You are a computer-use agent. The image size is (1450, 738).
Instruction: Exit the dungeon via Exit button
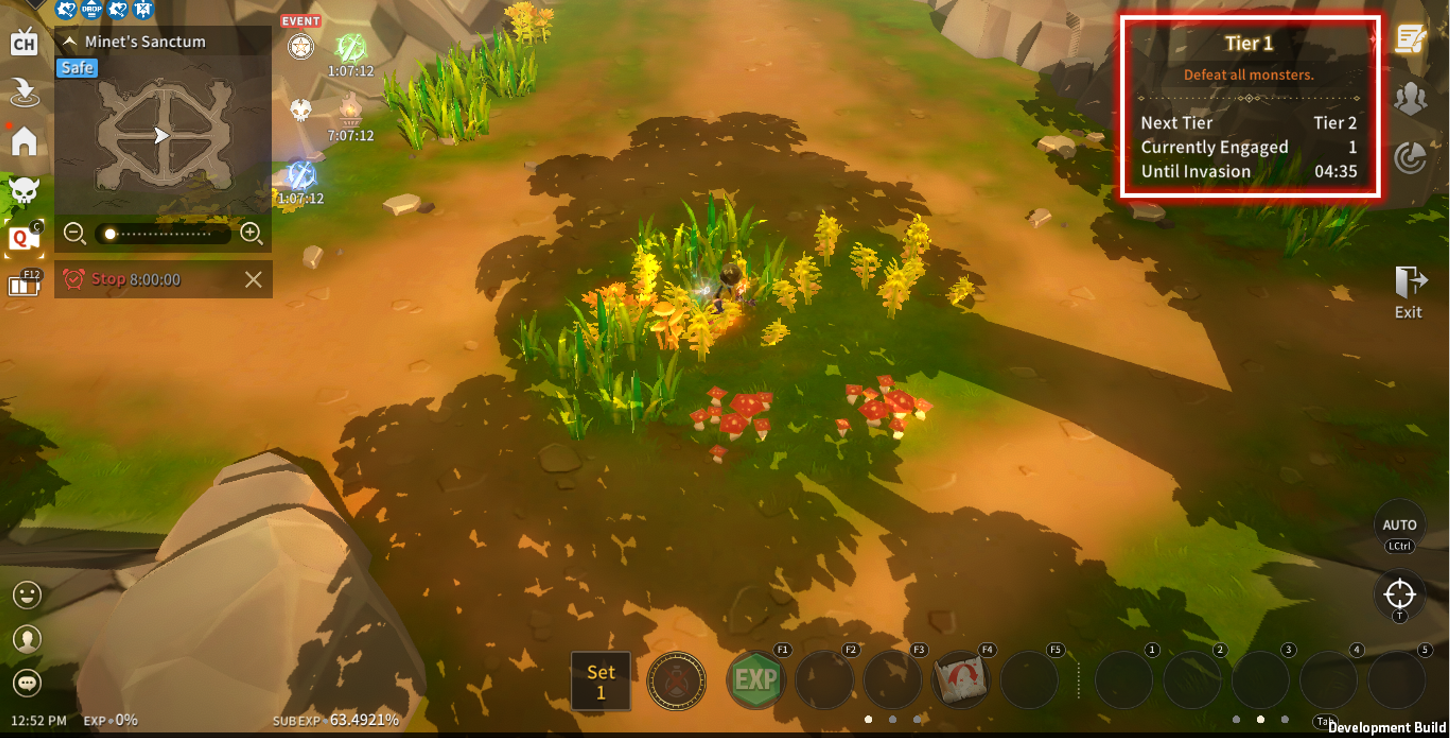[1409, 292]
